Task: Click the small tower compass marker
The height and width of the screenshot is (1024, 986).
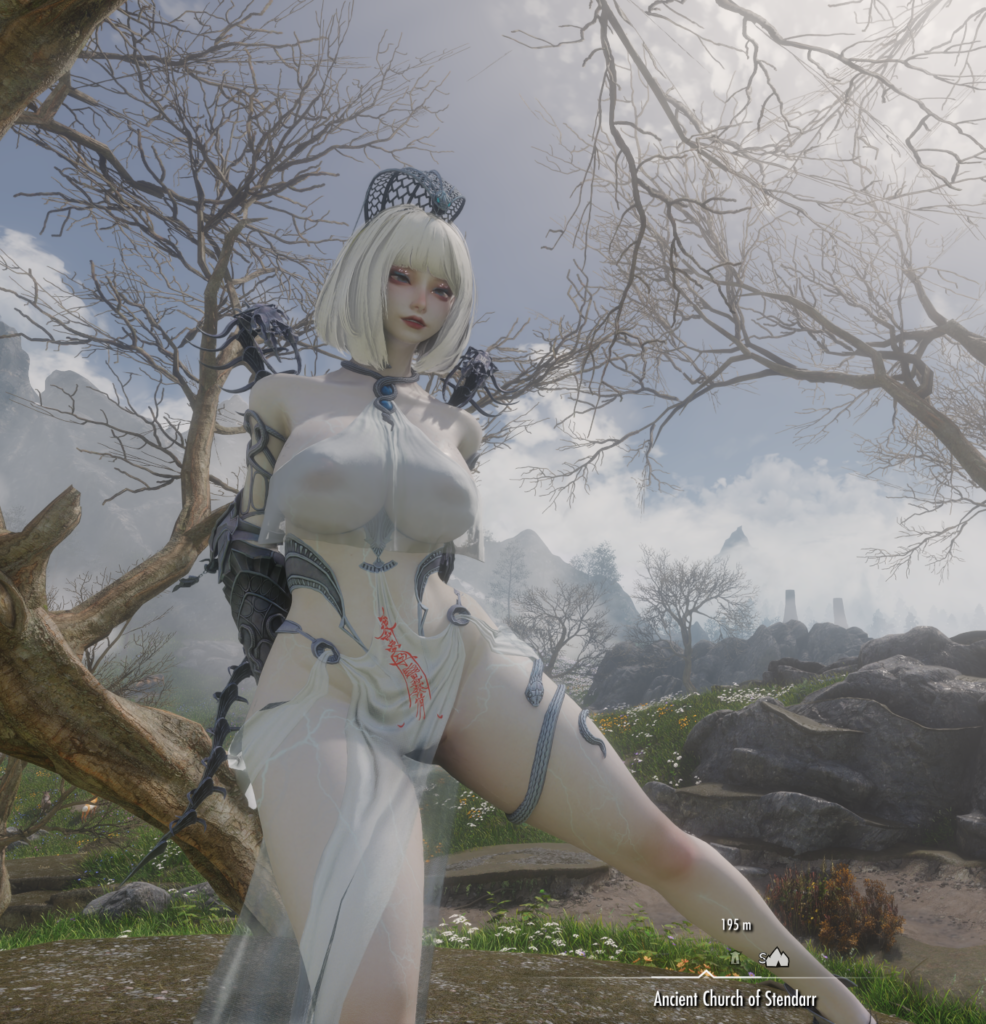Action: click(735, 958)
